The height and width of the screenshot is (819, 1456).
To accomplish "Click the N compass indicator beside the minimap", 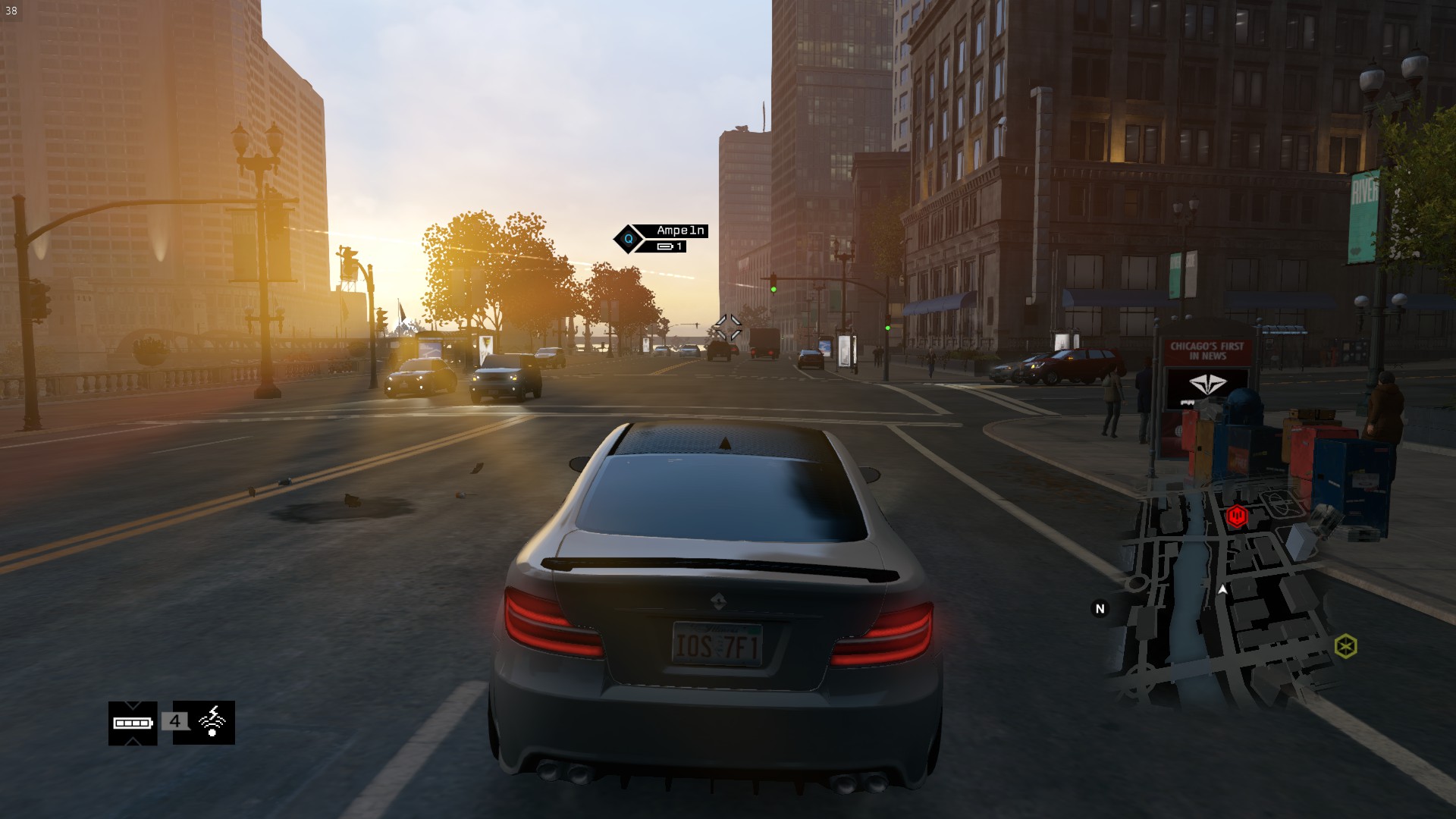I will [1100, 608].
